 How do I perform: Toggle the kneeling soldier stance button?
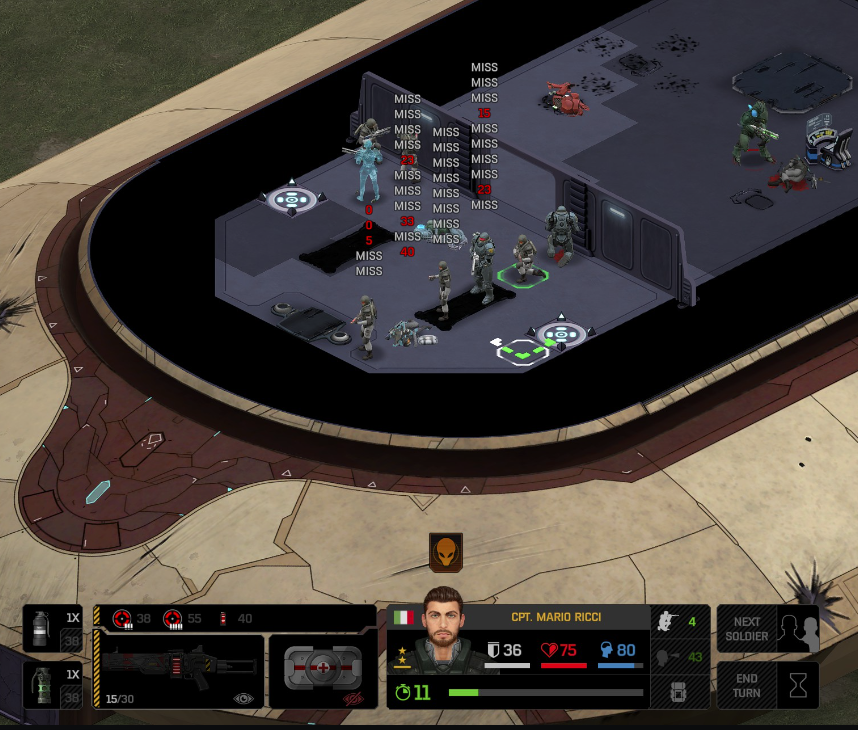[680, 622]
